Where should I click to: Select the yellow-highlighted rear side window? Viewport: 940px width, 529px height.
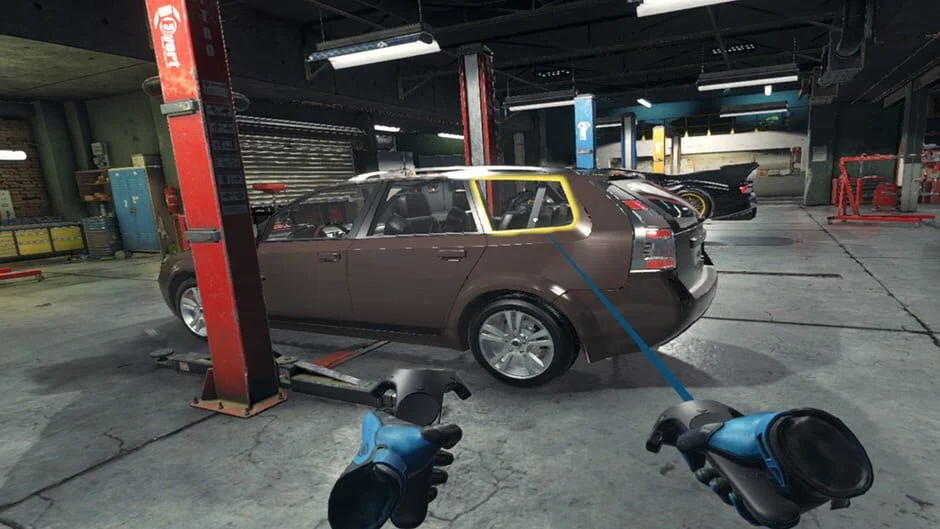click(x=527, y=205)
